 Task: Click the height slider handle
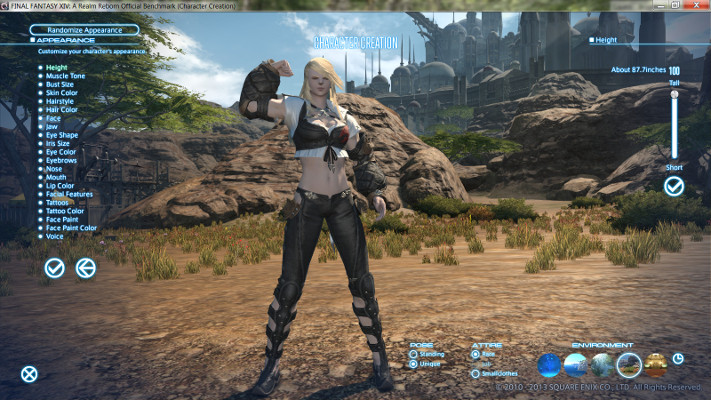click(x=675, y=94)
